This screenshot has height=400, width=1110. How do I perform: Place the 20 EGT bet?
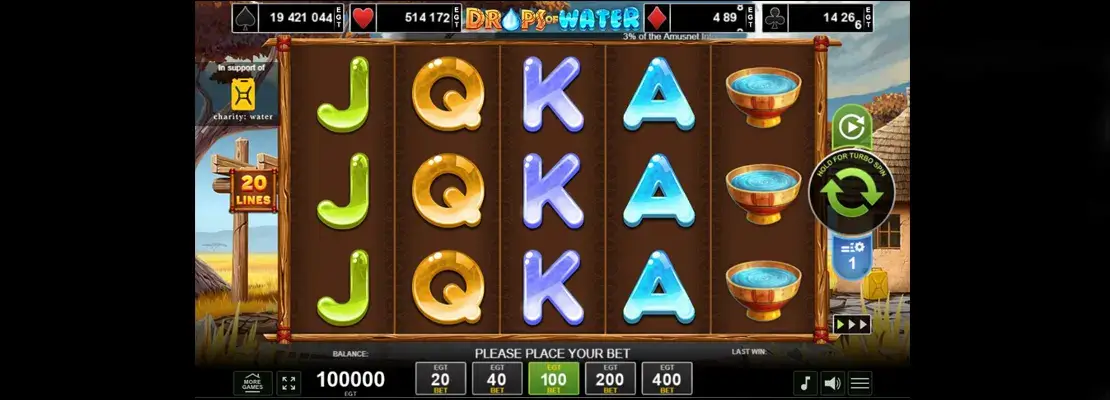click(440, 379)
